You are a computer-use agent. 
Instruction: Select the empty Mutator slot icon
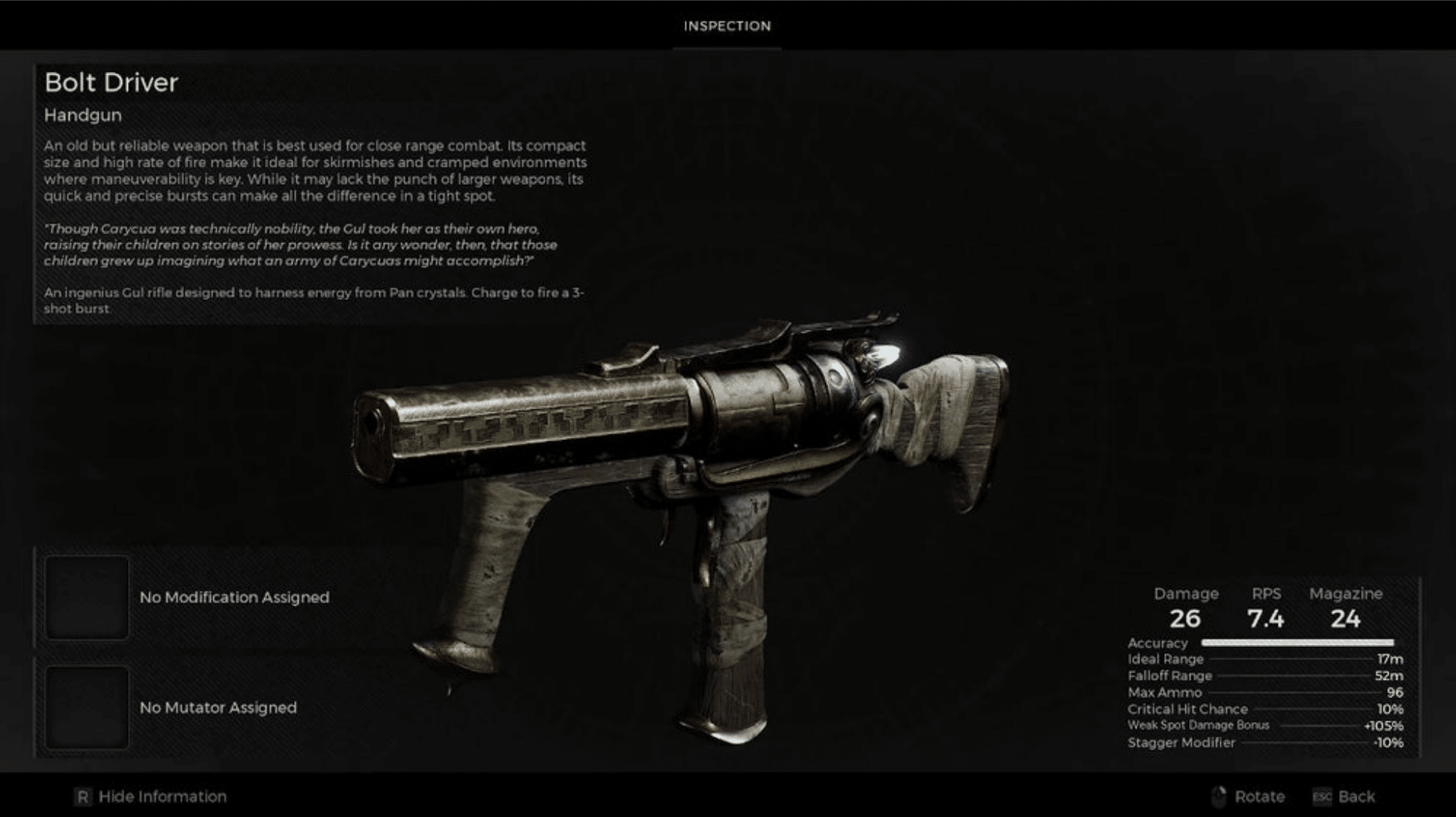tap(87, 706)
